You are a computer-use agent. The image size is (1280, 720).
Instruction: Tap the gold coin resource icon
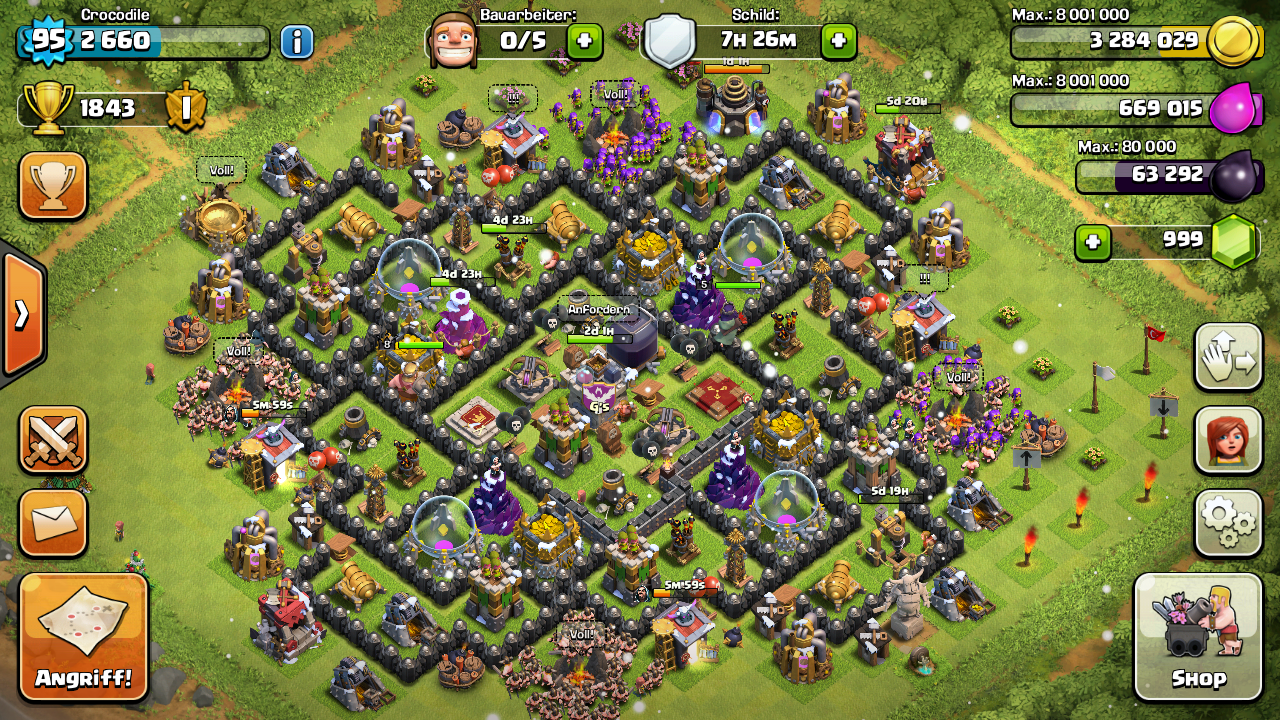[1231, 41]
